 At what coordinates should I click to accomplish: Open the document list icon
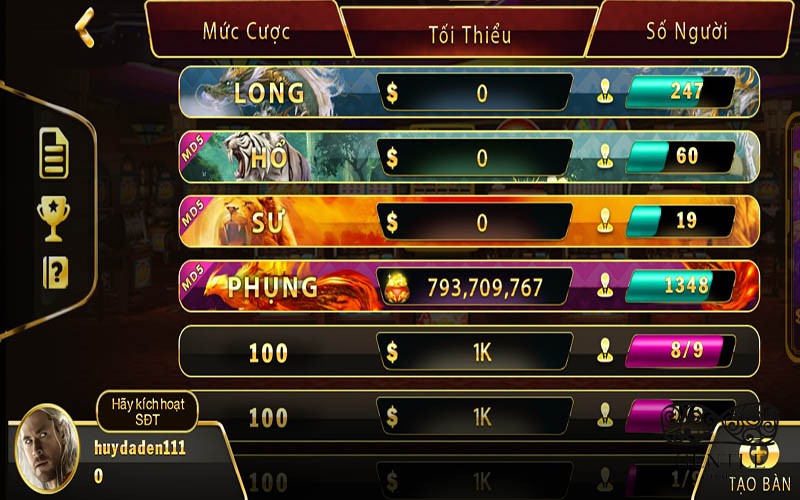click(x=54, y=154)
